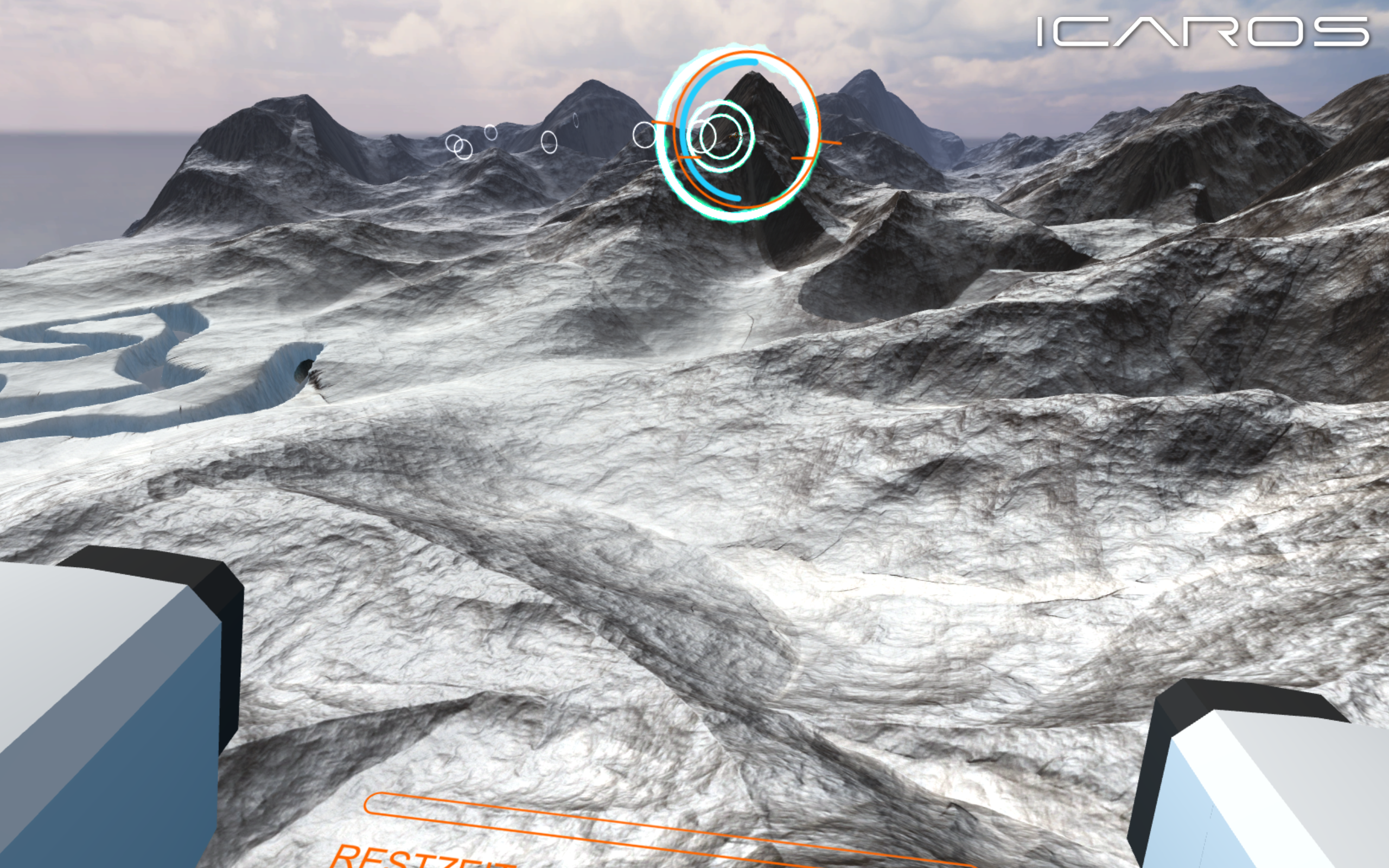Viewport: 1389px width, 868px height.
Task: Select the tiny drone inside the reticle
Action: [736, 136]
